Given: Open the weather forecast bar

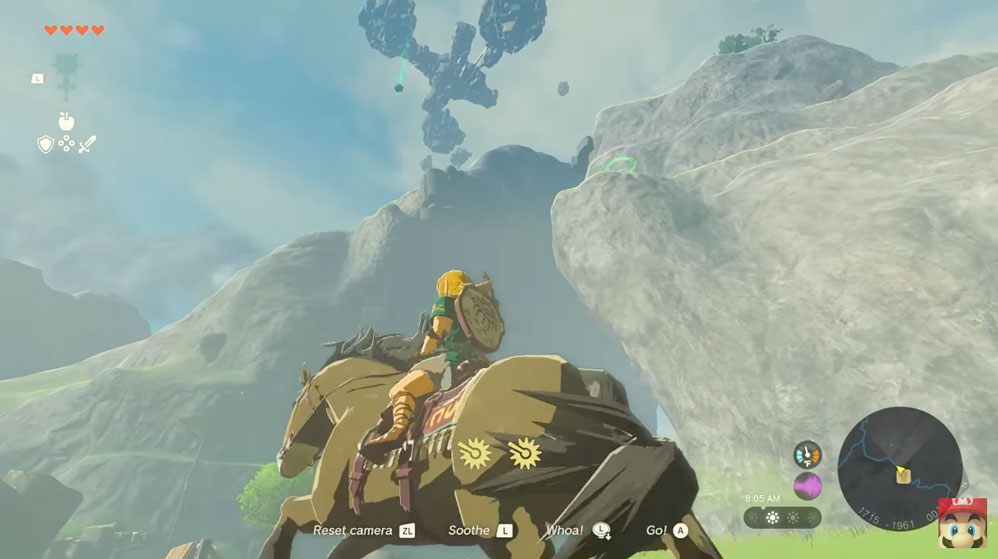Looking at the screenshot, I should click(x=782, y=518).
